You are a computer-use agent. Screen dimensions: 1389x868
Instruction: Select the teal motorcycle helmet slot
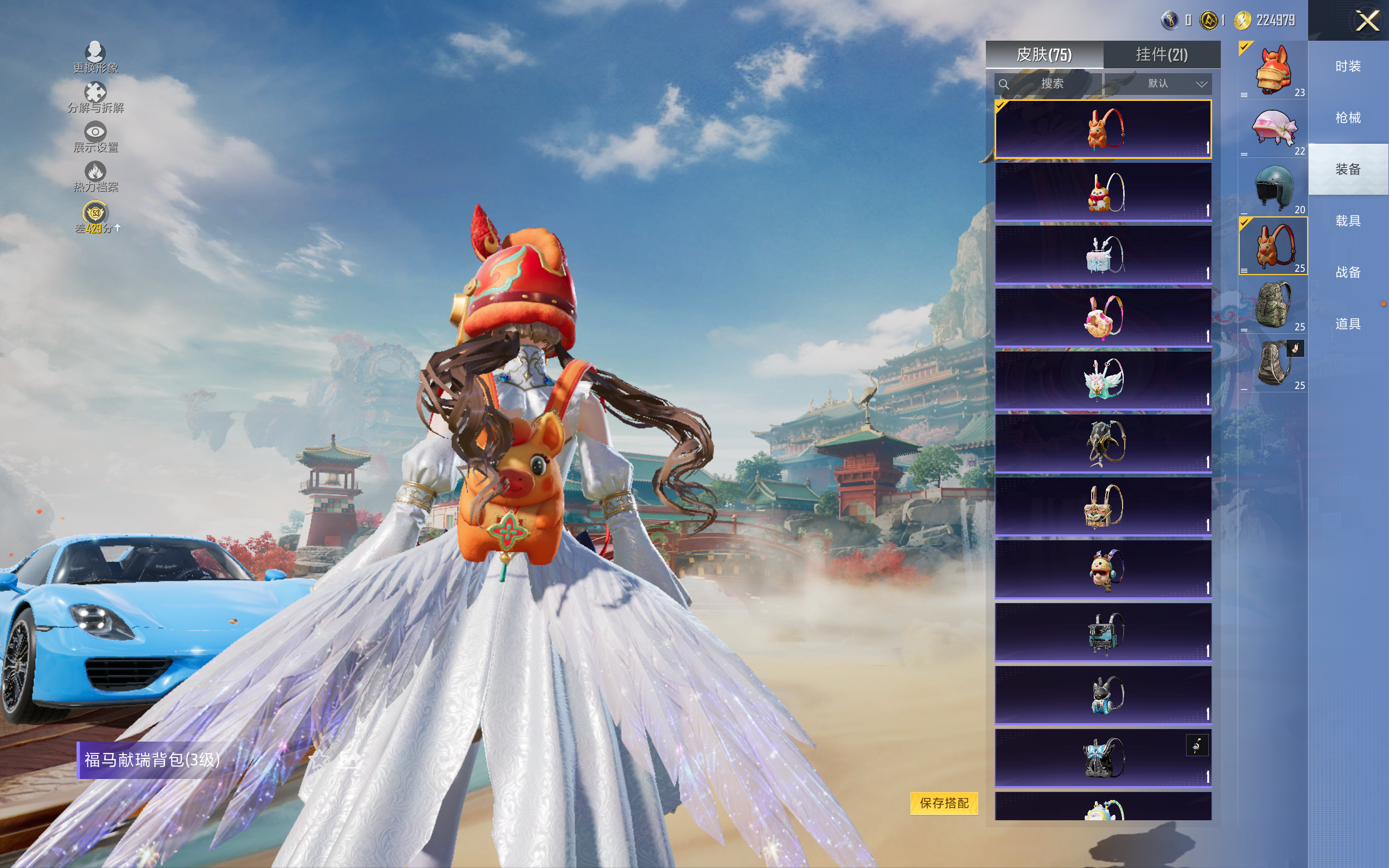point(1272,187)
